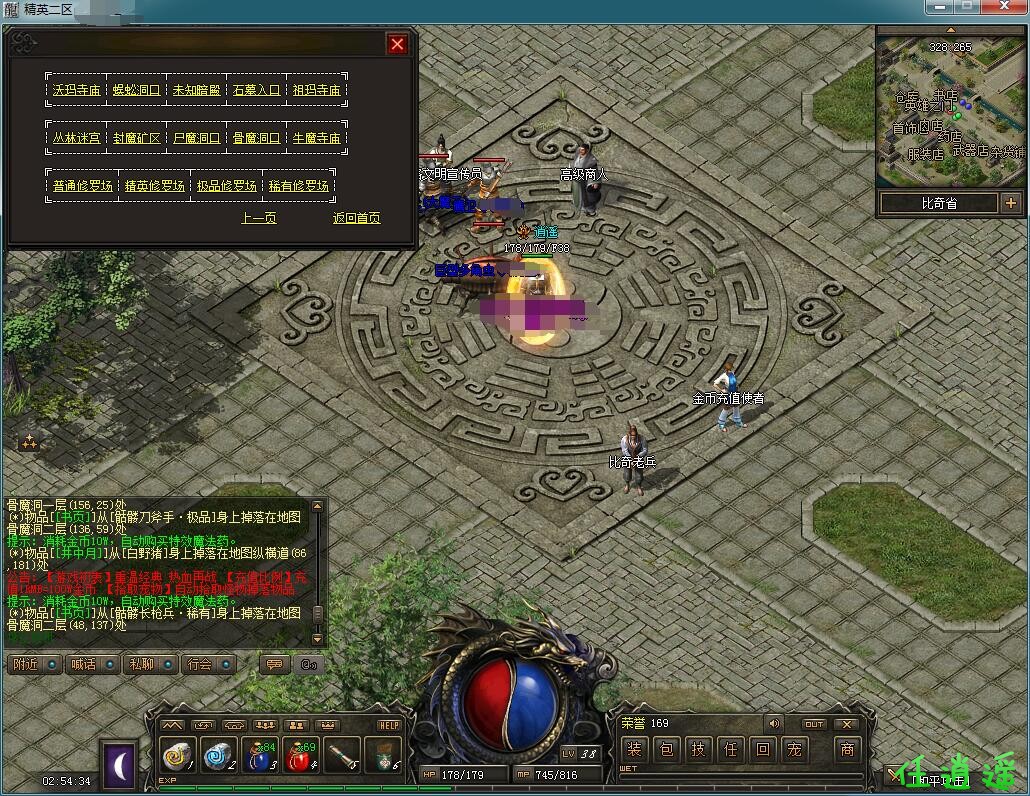Expand the minimap with the plus button

[x=1011, y=203]
